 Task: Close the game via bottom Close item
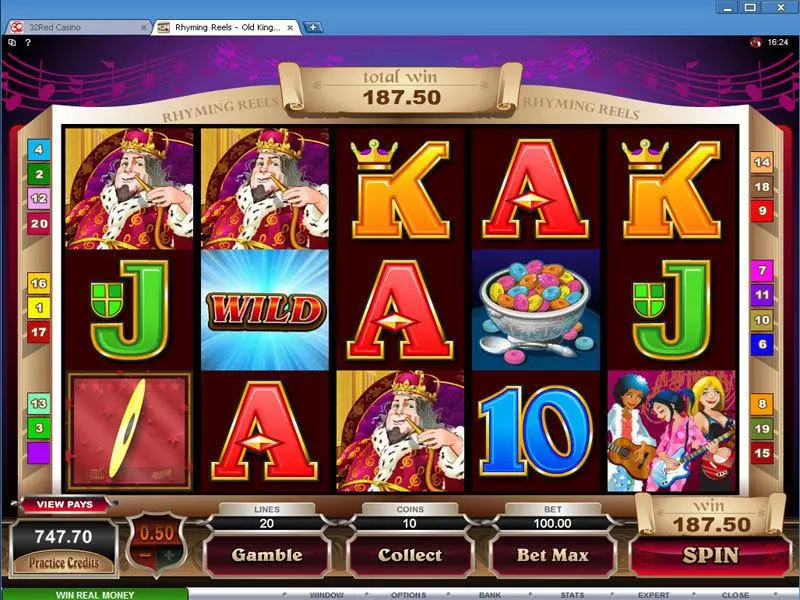pyautogui.click(x=735, y=595)
